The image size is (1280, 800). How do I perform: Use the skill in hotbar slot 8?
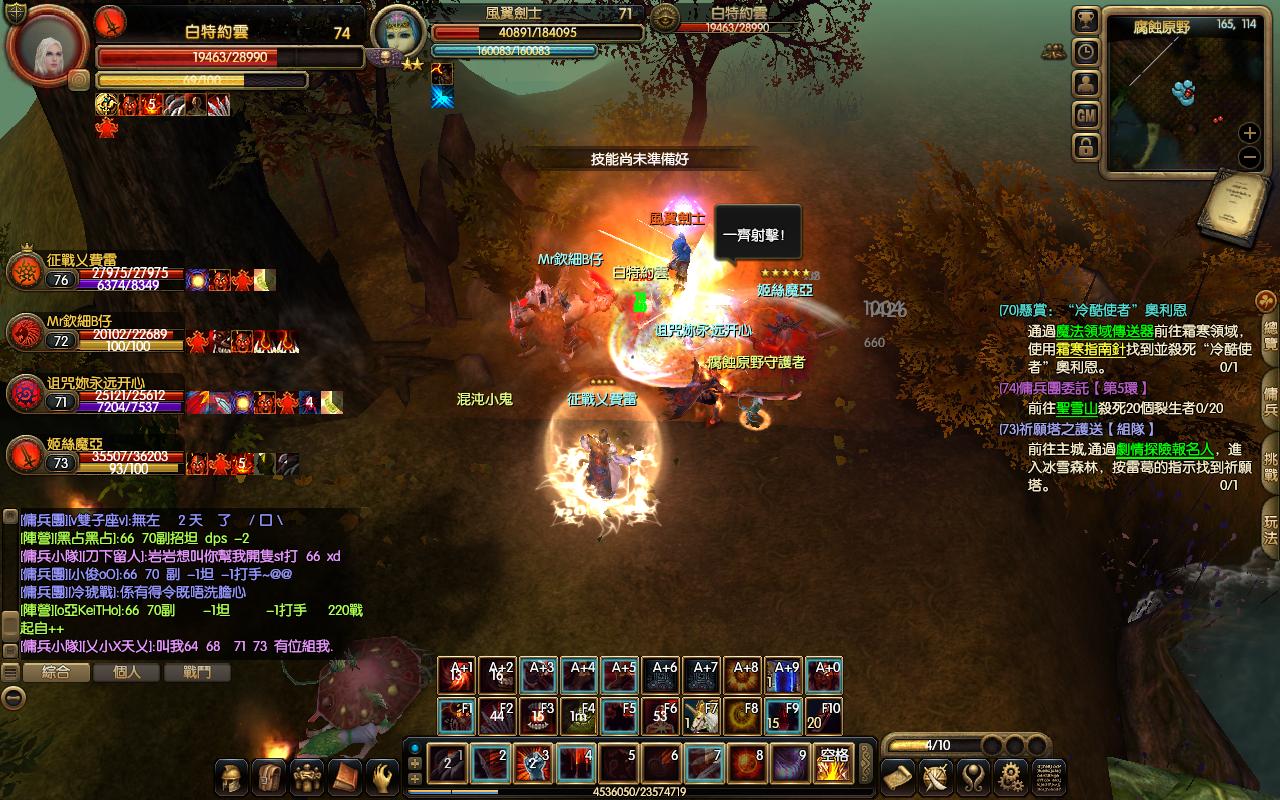[x=746, y=763]
